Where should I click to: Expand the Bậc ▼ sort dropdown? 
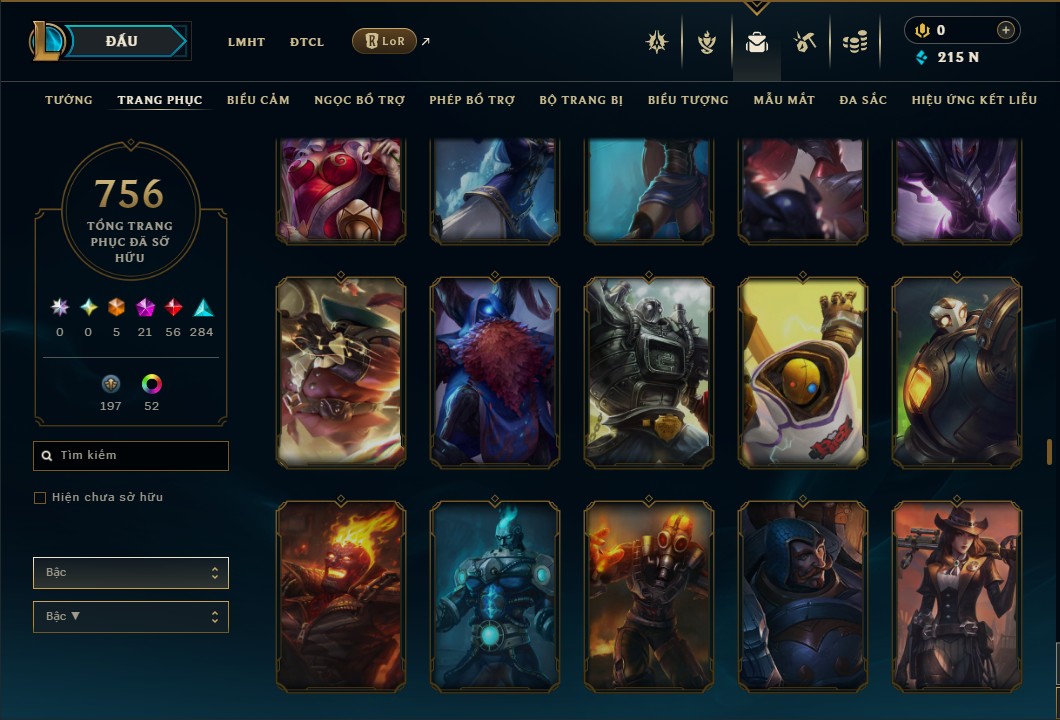pos(131,617)
